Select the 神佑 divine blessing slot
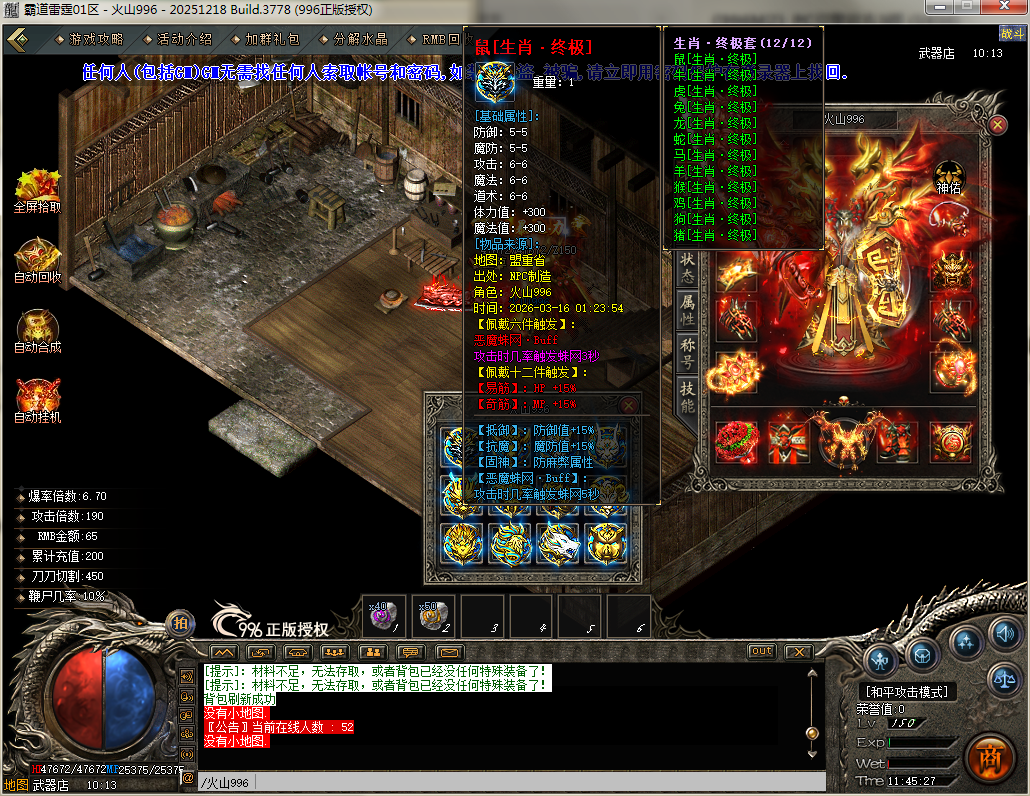 click(x=948, y=176)
